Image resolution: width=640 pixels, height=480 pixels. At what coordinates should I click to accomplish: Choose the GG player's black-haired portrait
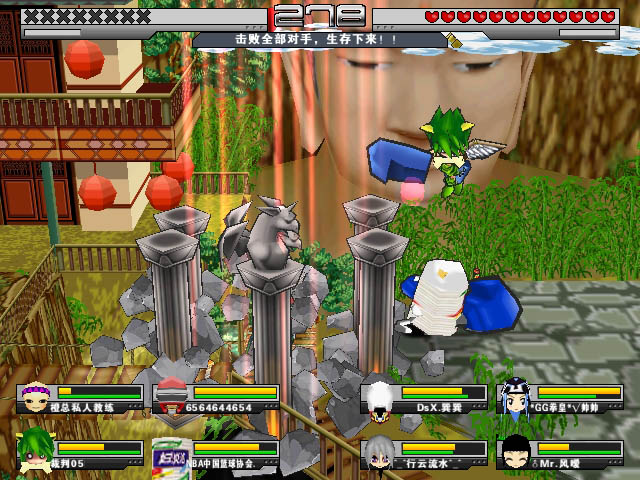(x=515, y=396)
